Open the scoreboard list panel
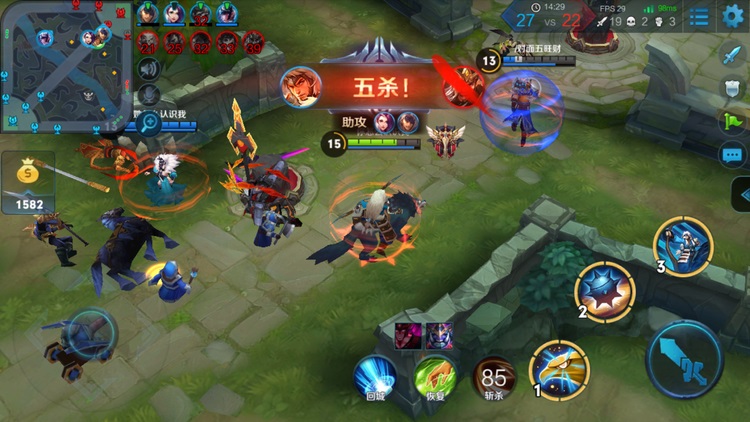The height and width of the screenshot is (422, 750). (x=700, y=16)
